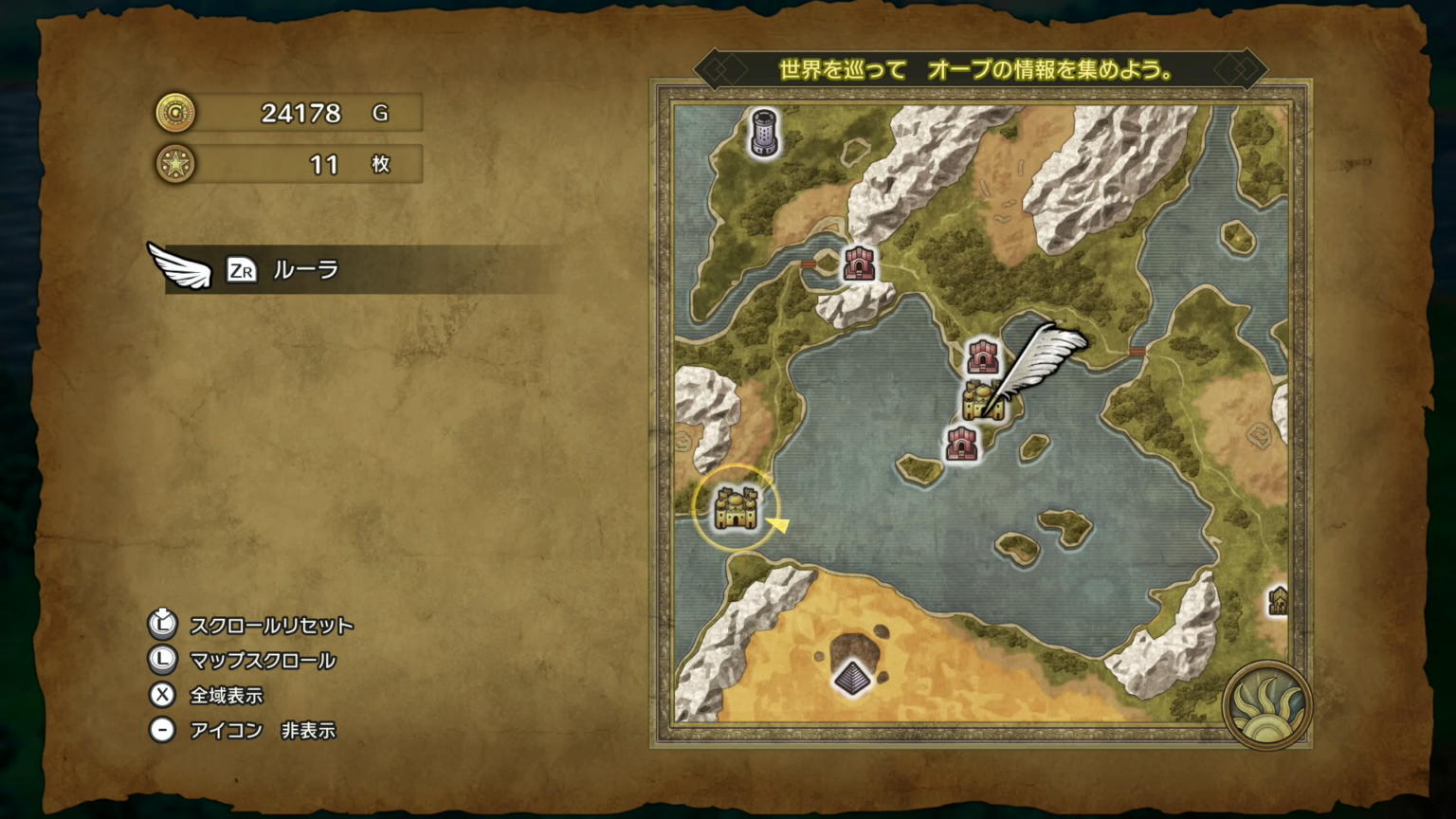The image size is (1456, 819).
Task: Select the town icon near the northern bridge
Action: [x=858, y=264]
